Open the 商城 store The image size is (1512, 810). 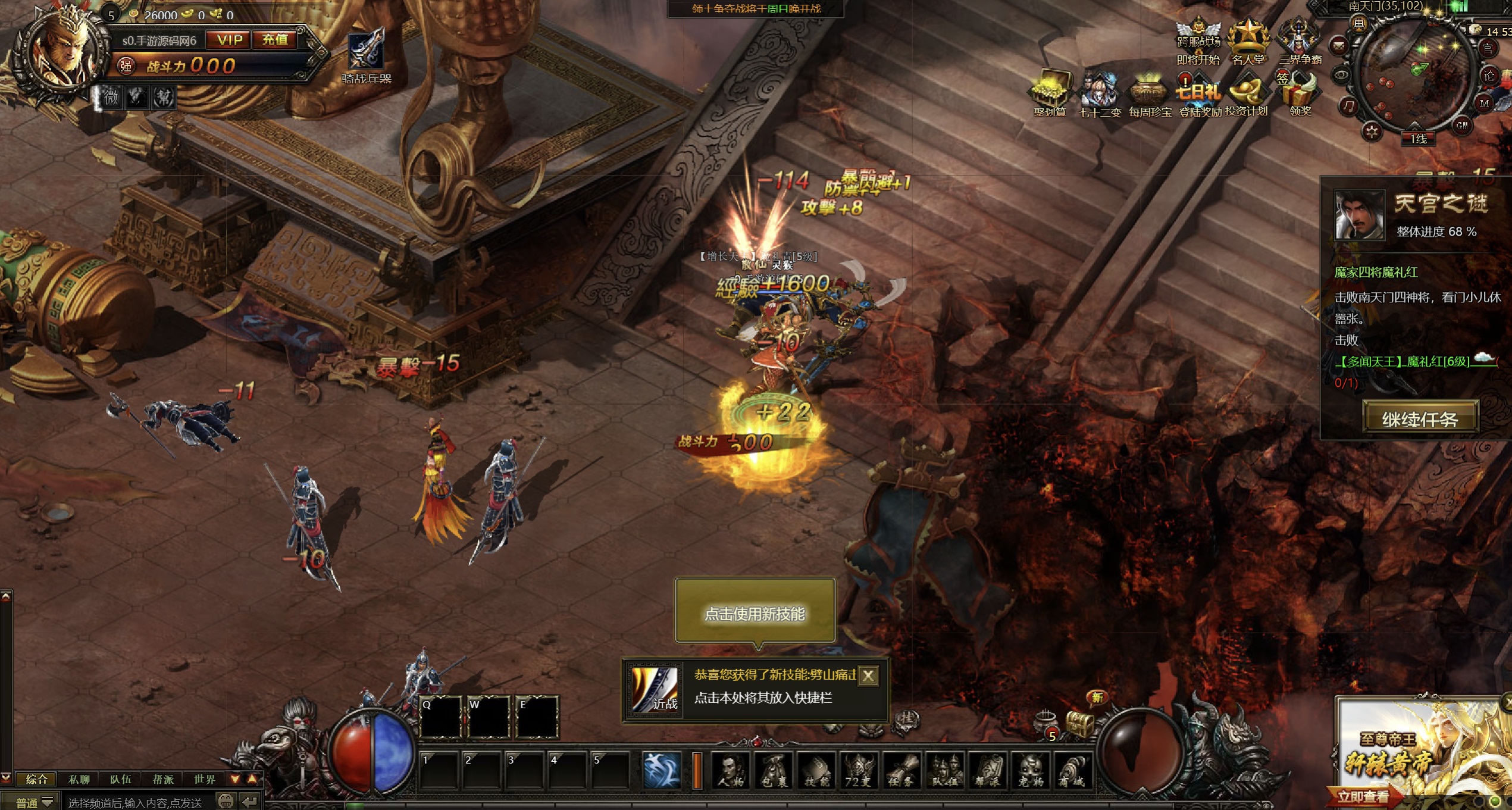[1073, 771]
